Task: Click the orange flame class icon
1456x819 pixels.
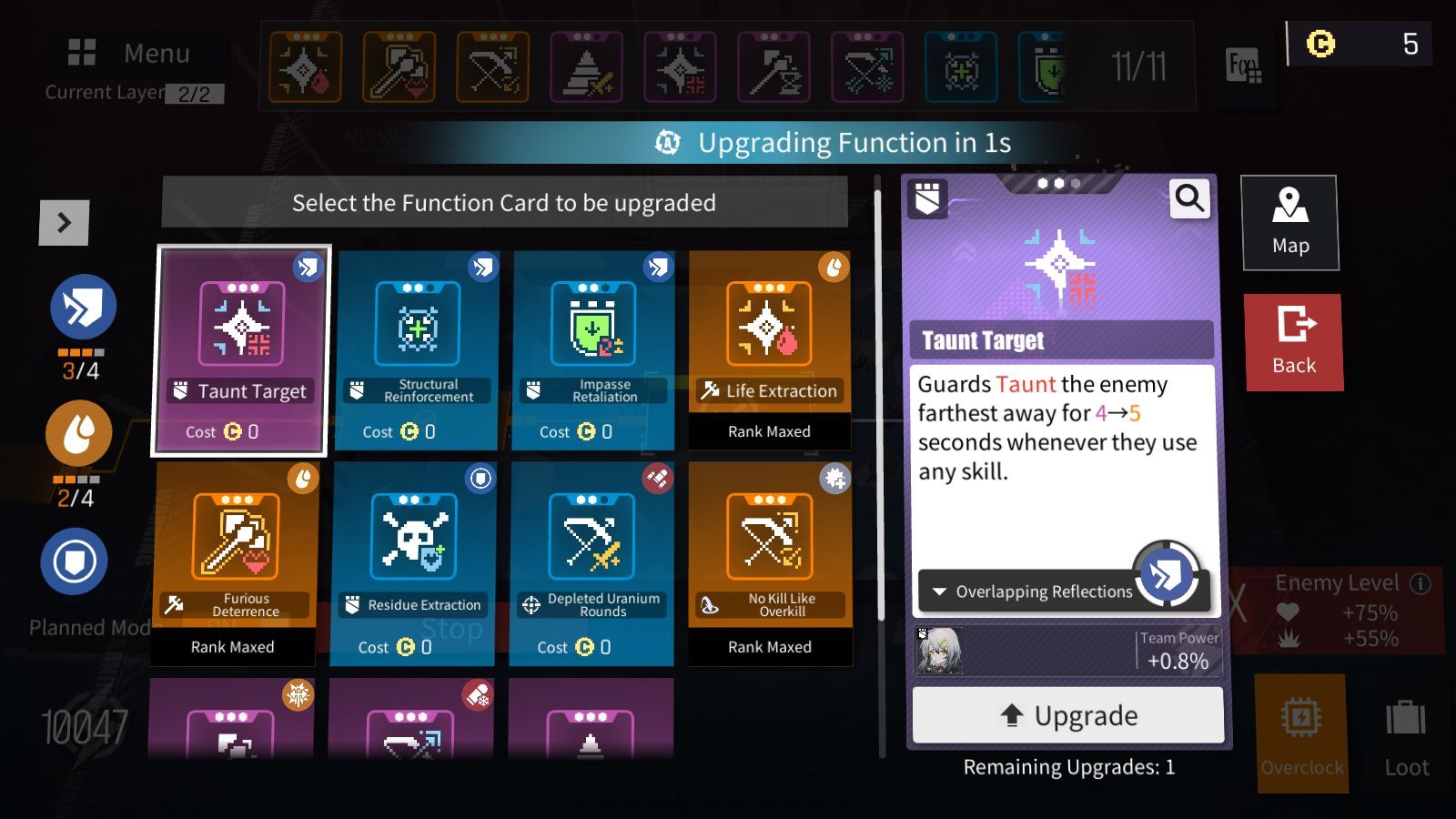Action: (x=79, y=433)
